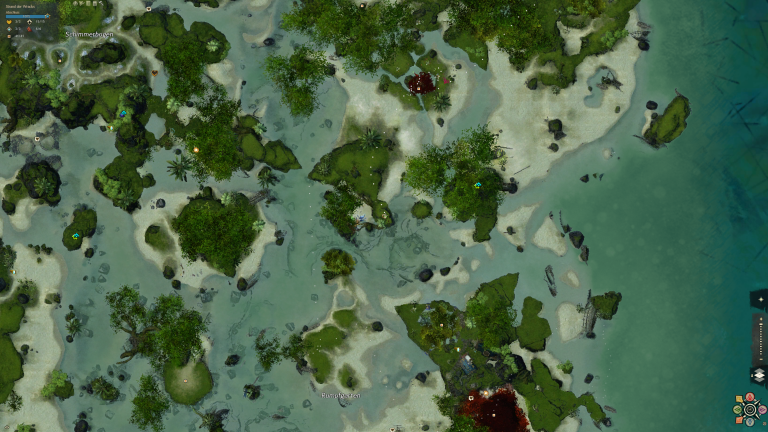Choose the purple marker in the marker wheel

[762, 409]
